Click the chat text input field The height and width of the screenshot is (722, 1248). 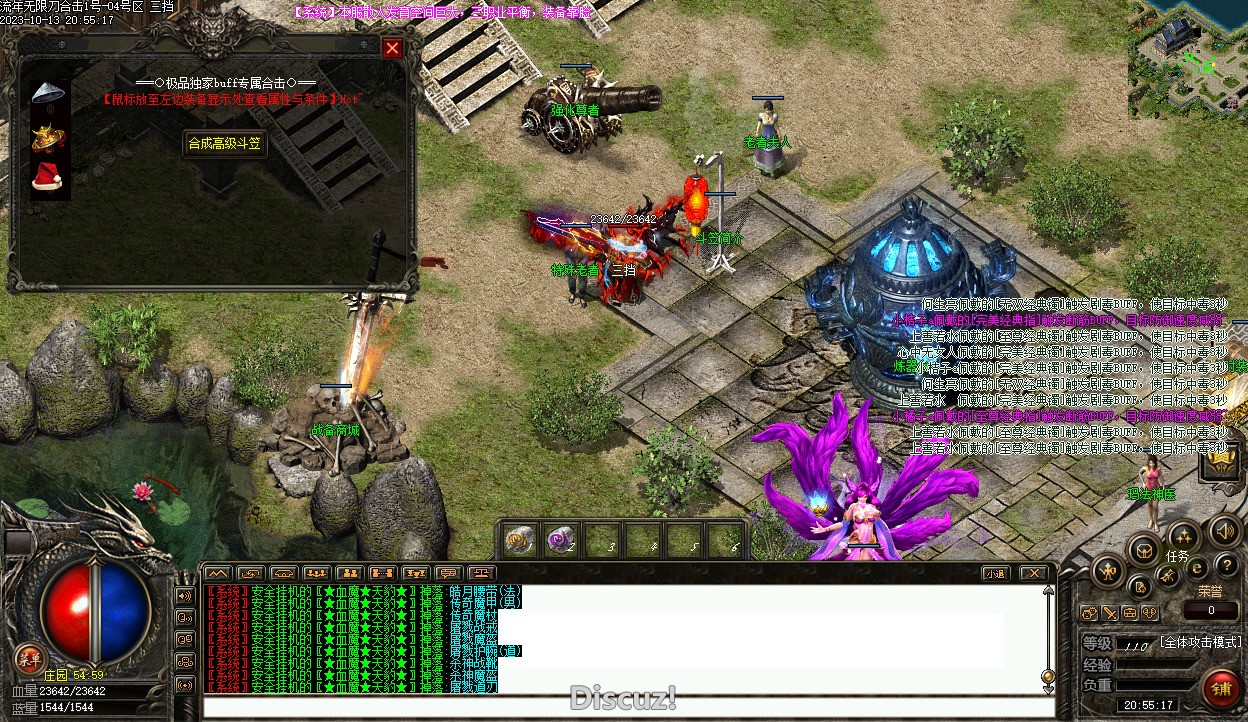(x=620, y=707)
